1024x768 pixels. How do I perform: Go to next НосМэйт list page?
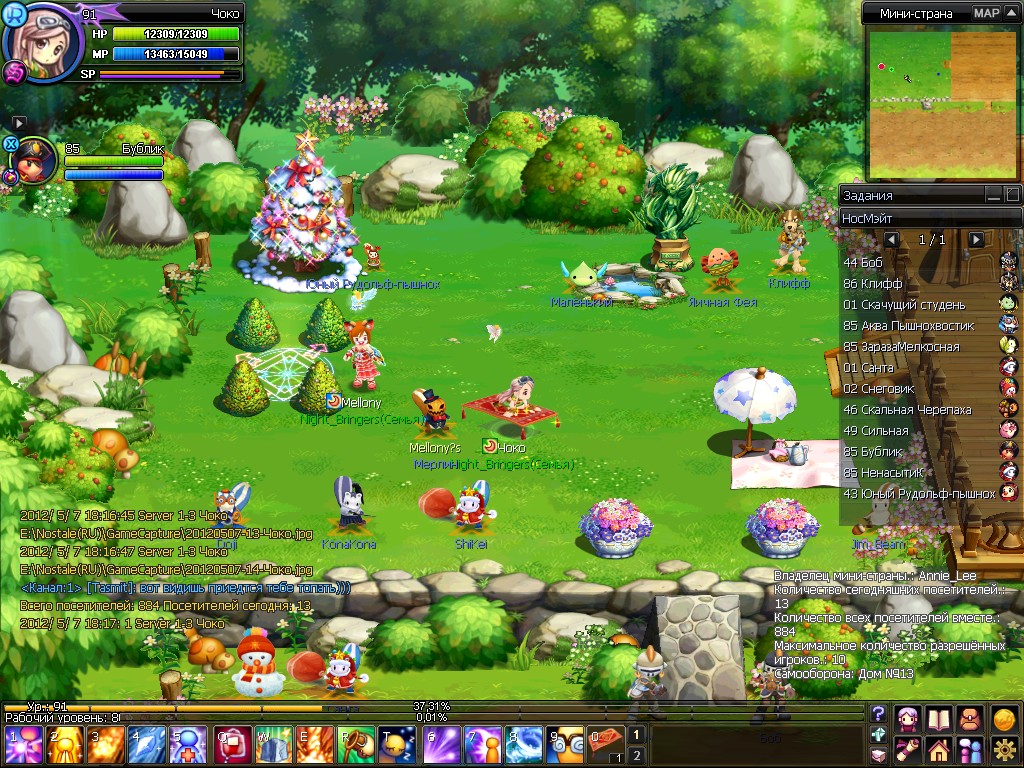click(x=976, y=240)
